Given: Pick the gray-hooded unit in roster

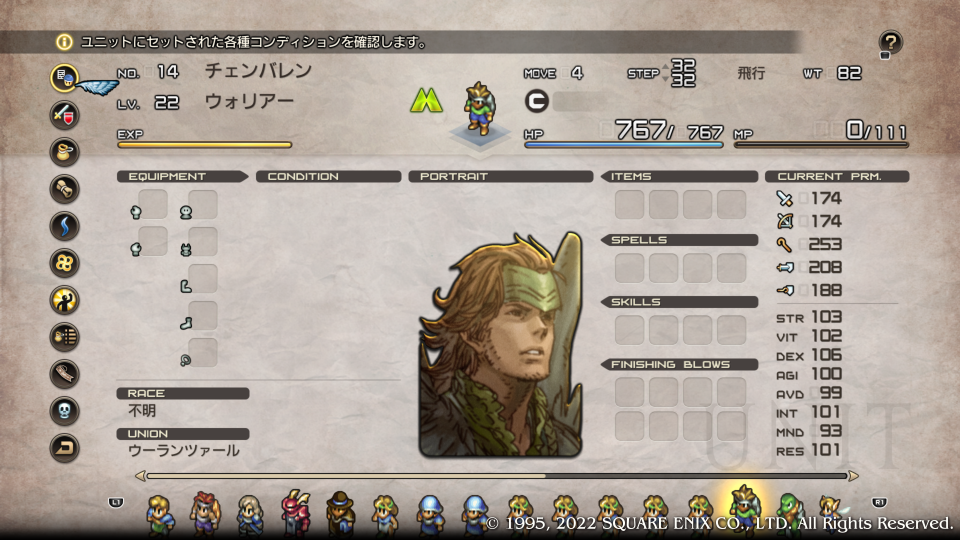Looking at the screenshot, I should click(x=250, y=510).
